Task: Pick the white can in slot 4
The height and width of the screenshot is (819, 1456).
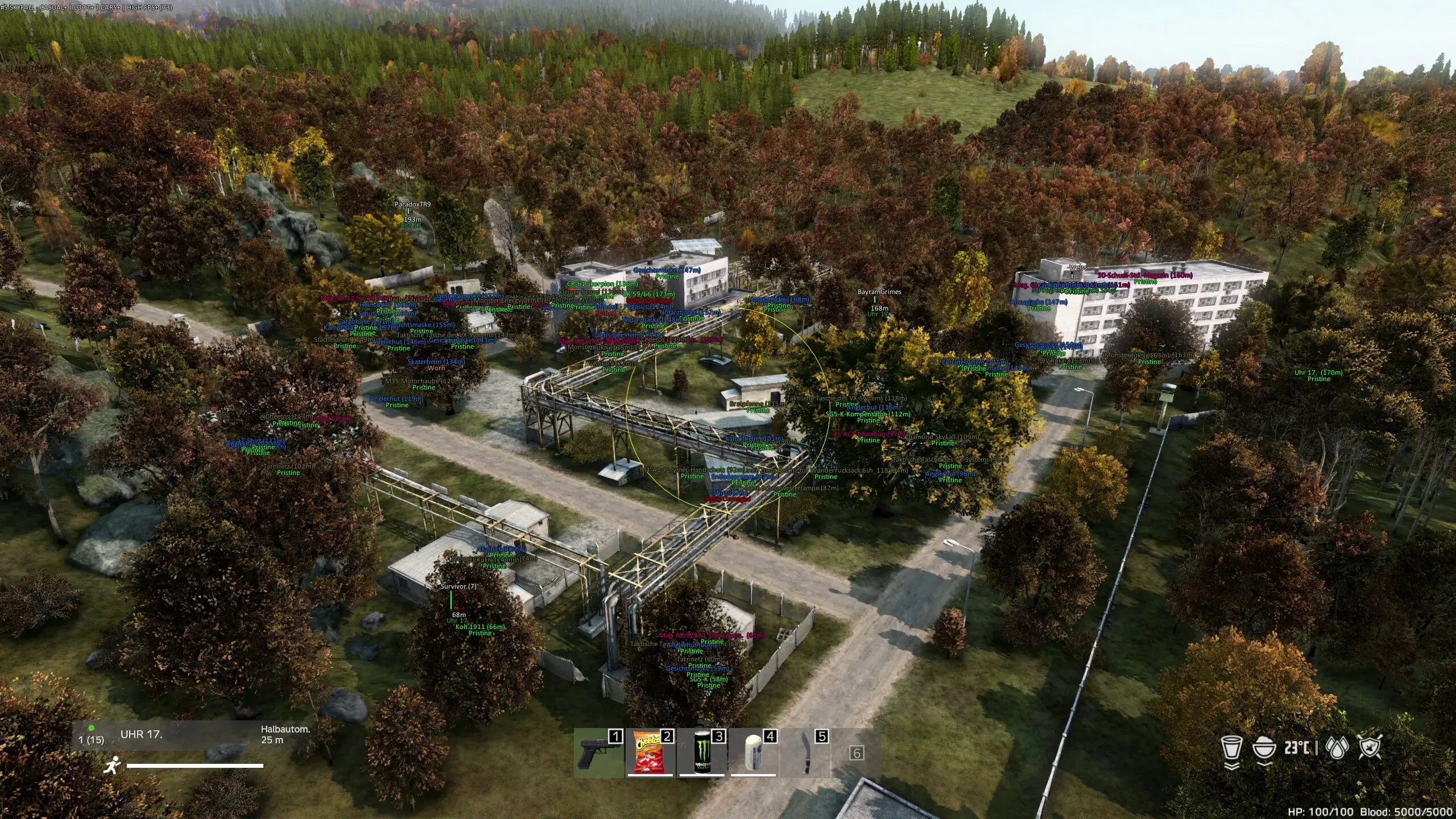Action: (753, 752)
